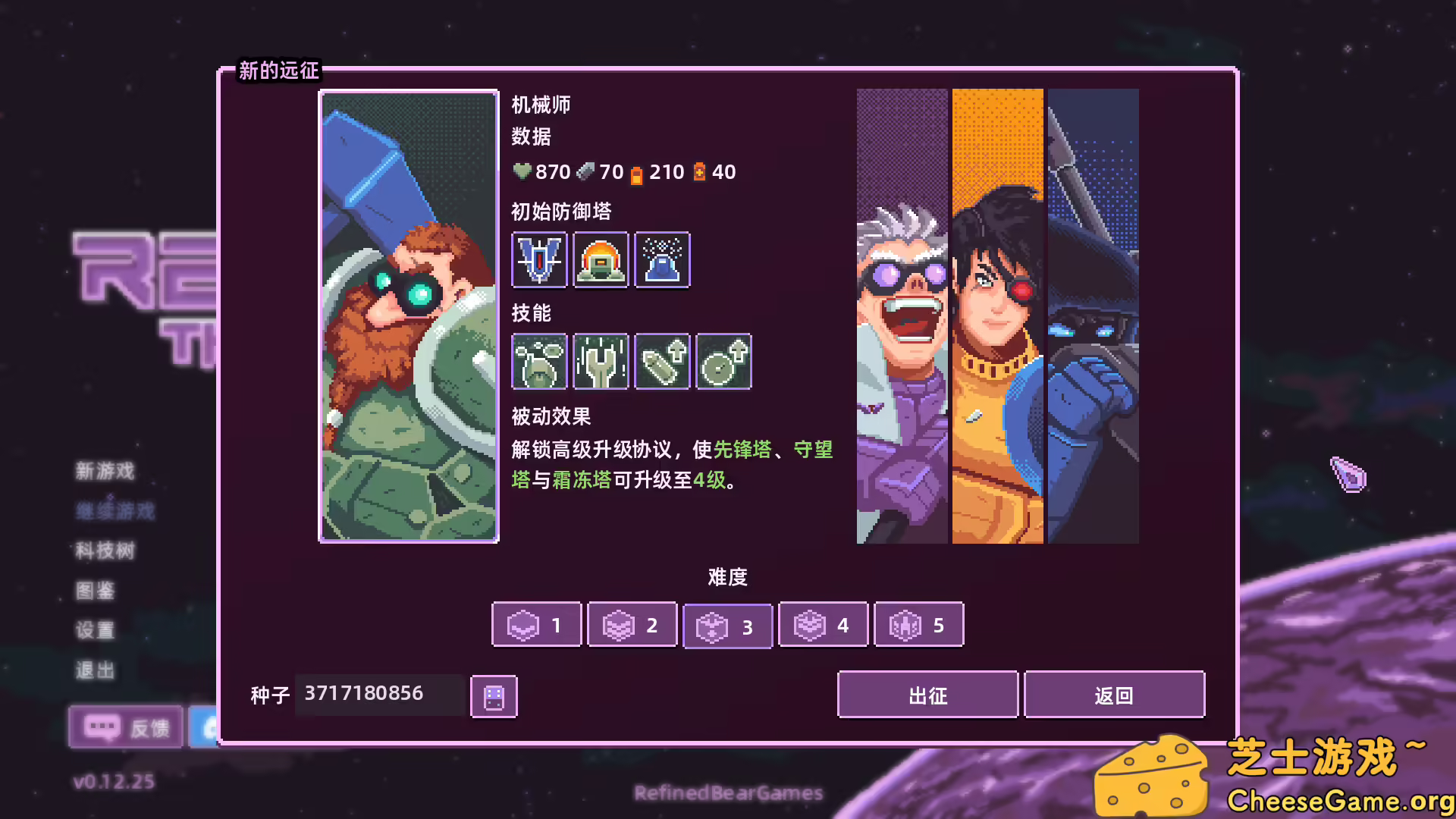Screen dimensions: 1456x819
Task: Open the 反馈 feedback panel
Action: (x=126, y=726)
